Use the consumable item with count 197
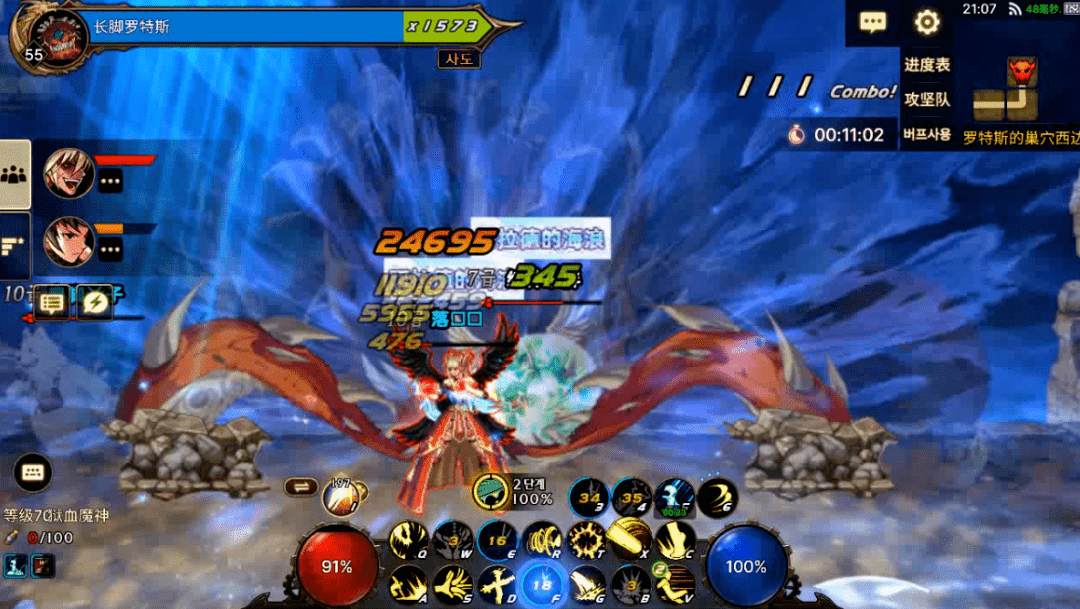1080x609 pixels. click(x=341, y=494)
